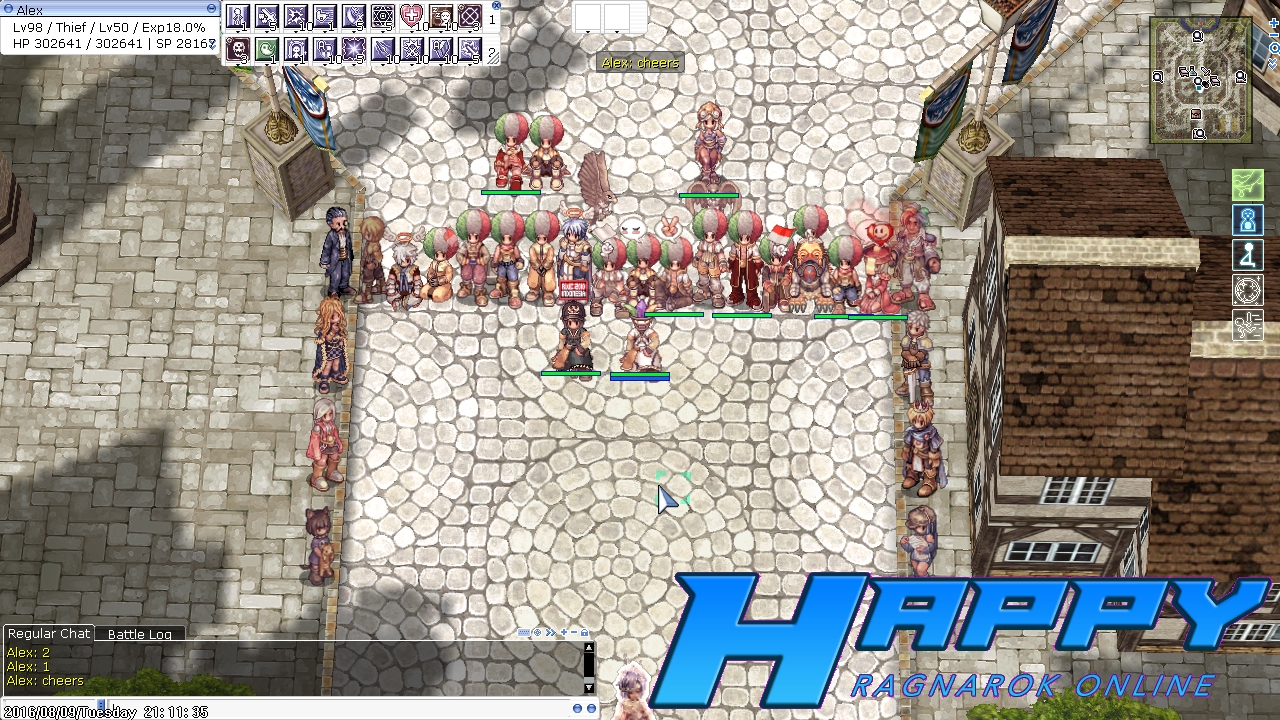
Task: Switch to the Battle Log tab
Action: coord(140,633)
